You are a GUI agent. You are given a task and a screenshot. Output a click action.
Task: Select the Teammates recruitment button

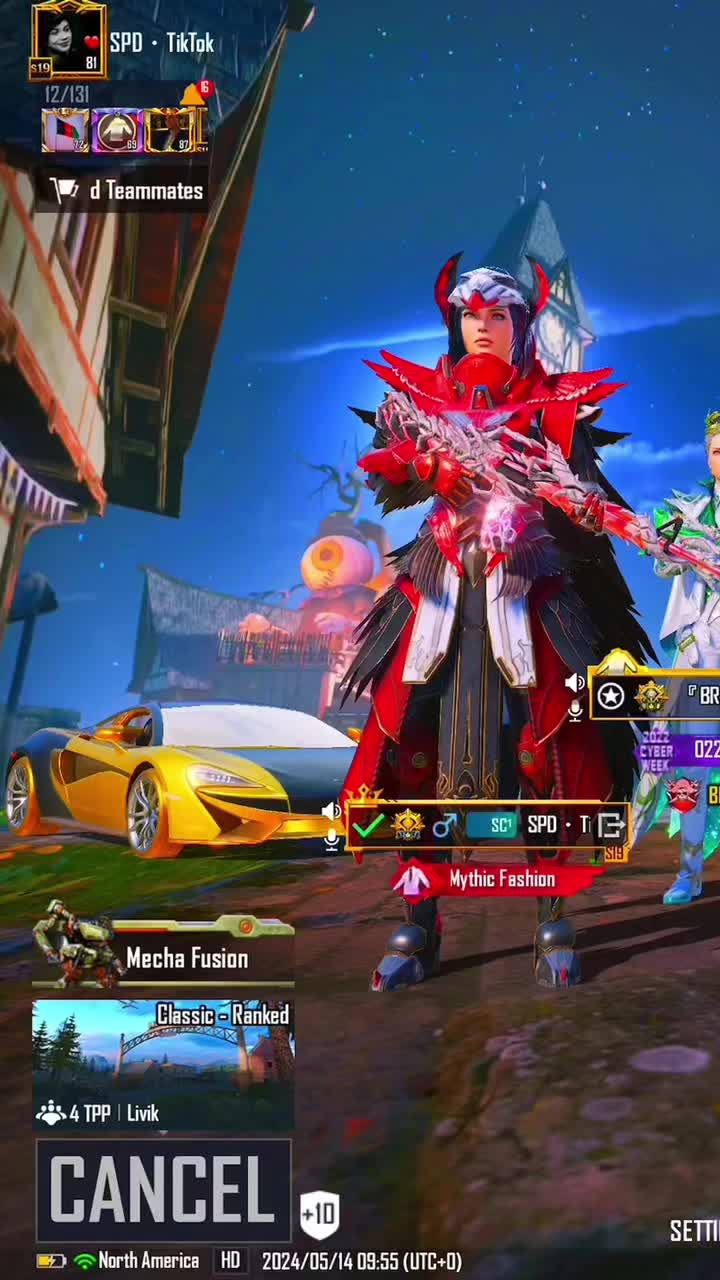pos(126,191)
